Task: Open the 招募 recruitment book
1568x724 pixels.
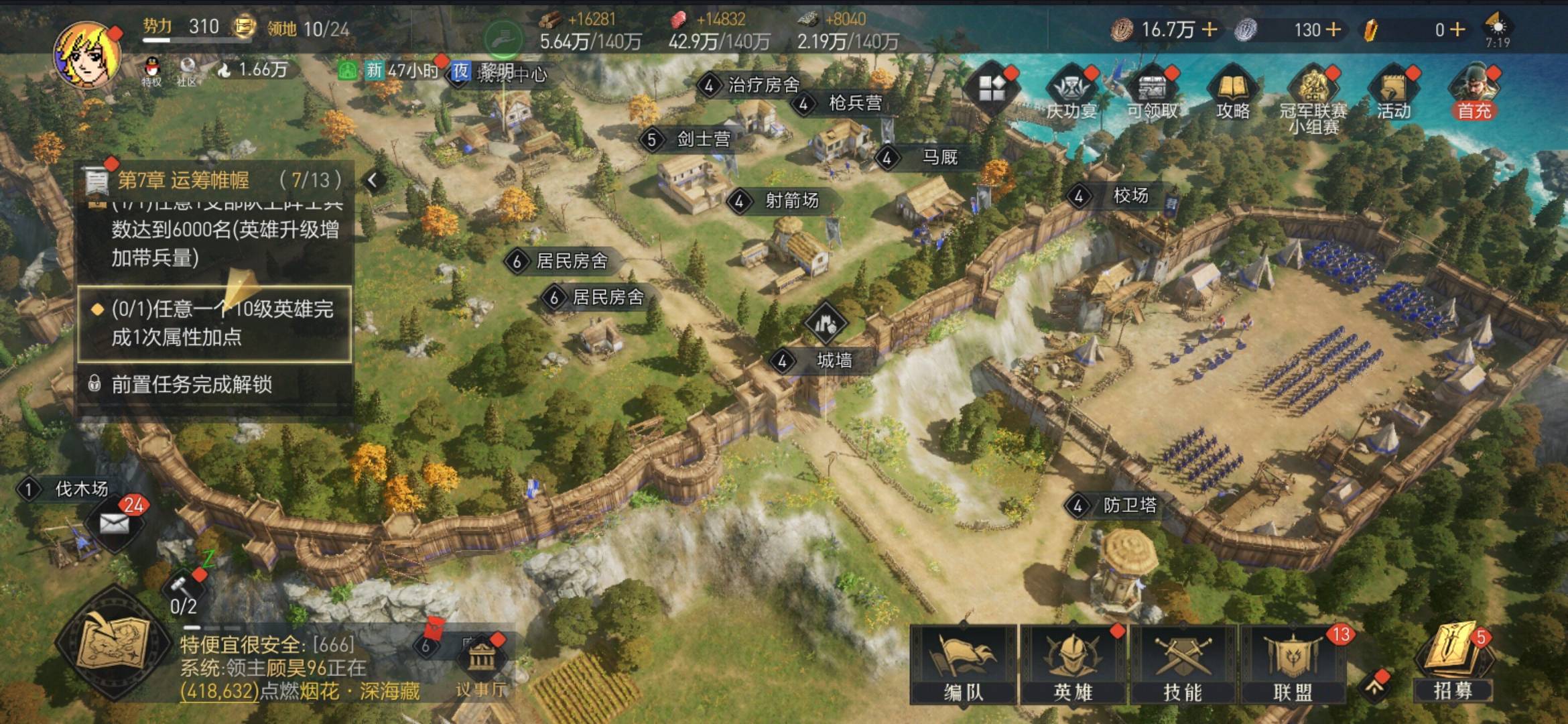Action: coord(1453,660)
